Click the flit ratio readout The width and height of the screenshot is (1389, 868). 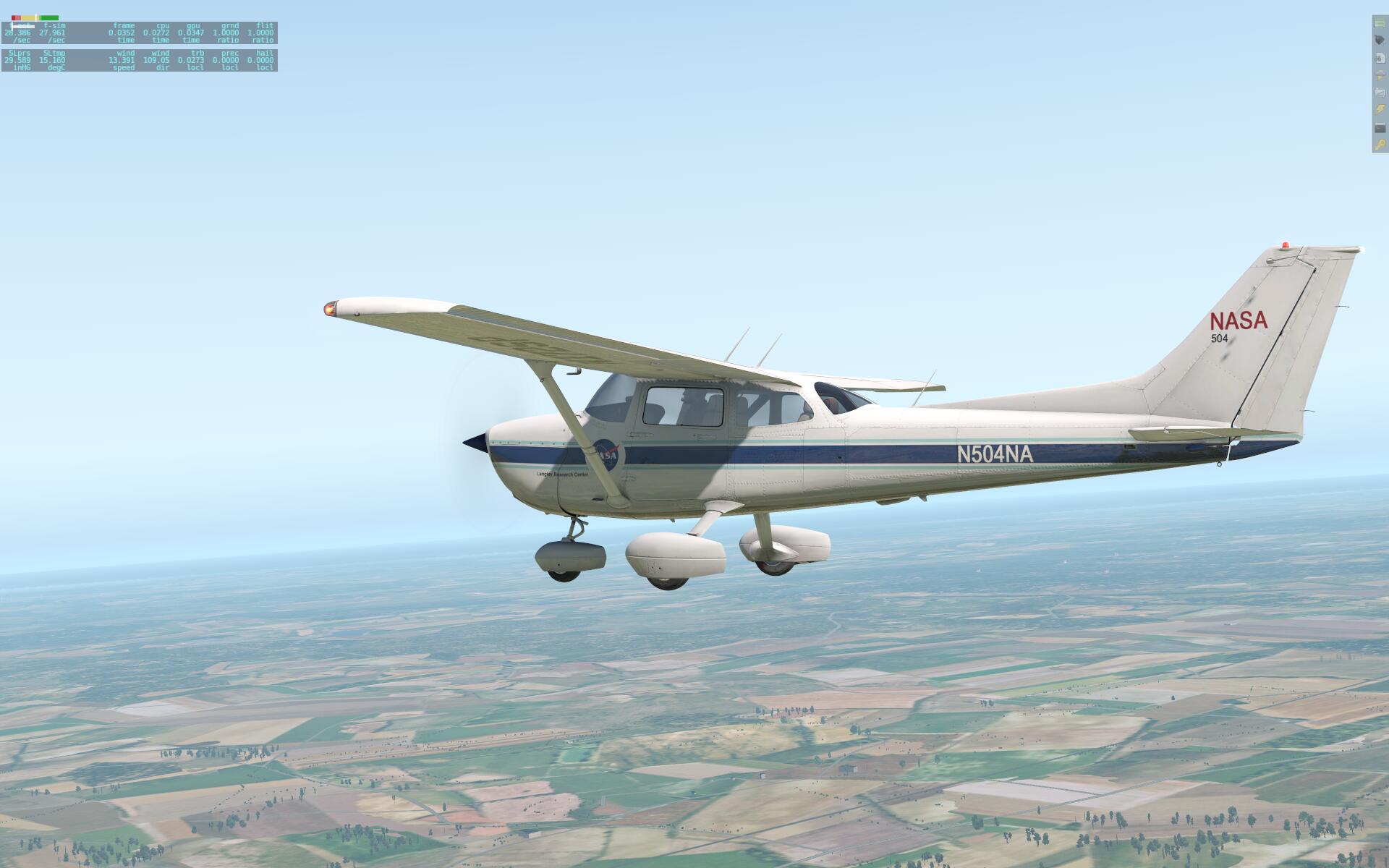pos(260,33)
